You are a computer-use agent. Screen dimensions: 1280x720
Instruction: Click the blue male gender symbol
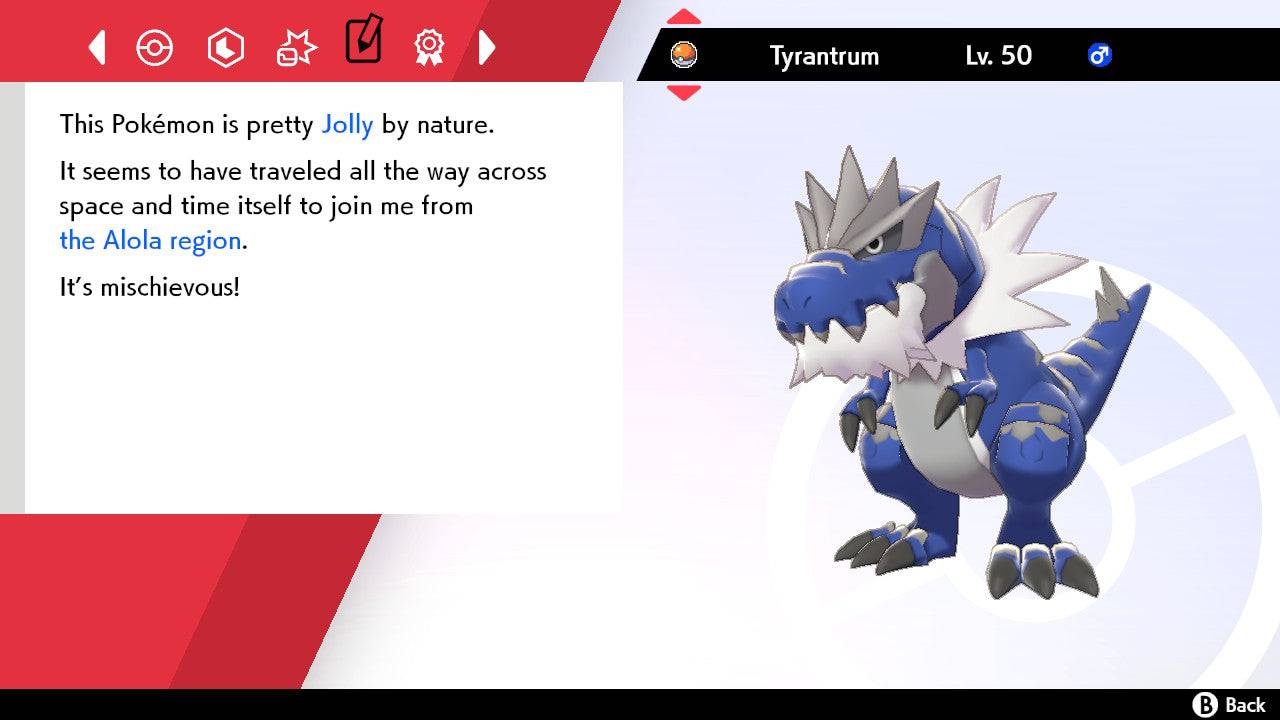[x=1102, y=56]
